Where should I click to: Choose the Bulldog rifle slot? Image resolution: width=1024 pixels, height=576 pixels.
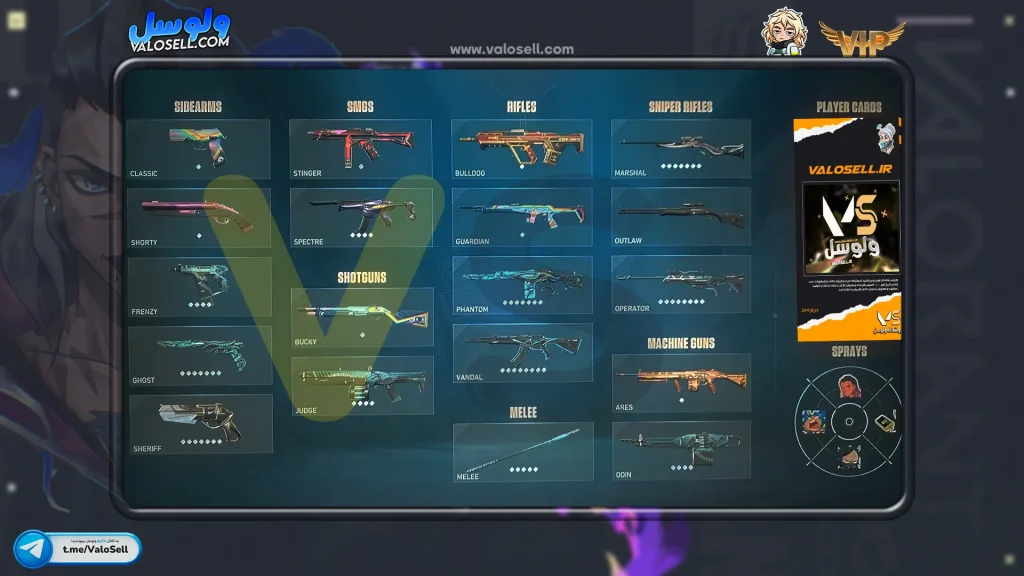click(521, 149)
